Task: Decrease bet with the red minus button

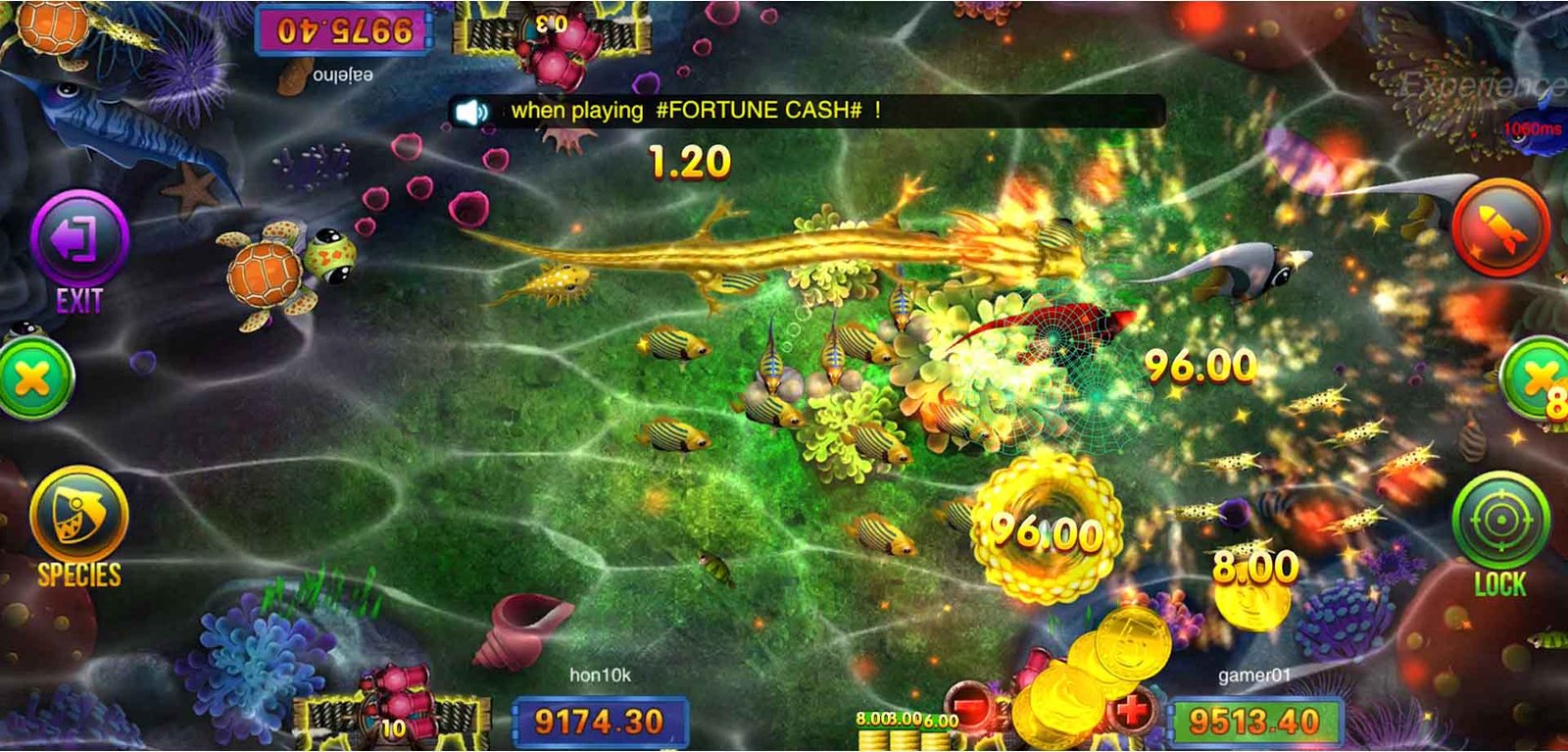Action: 971,707
